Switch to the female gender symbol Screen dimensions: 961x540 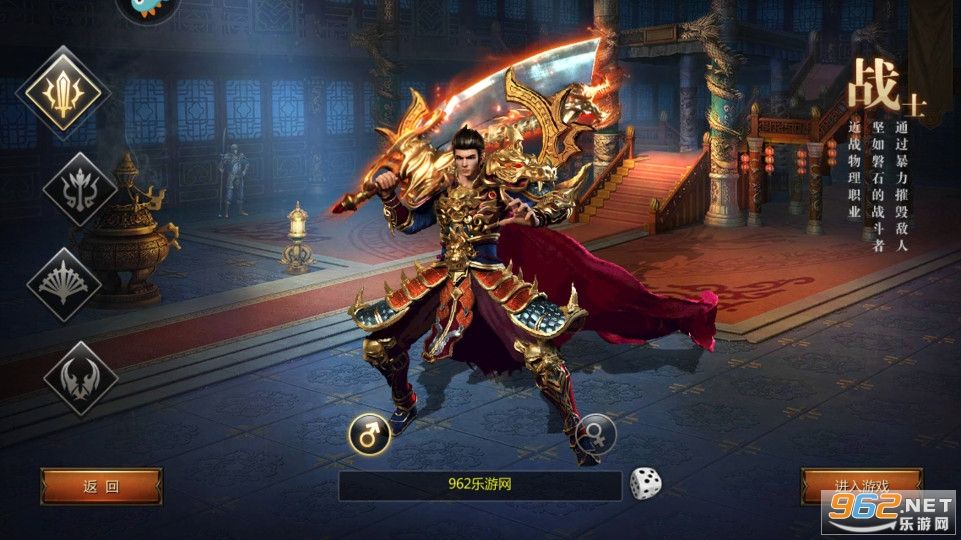pyautogui.click(x=595, y=434)
